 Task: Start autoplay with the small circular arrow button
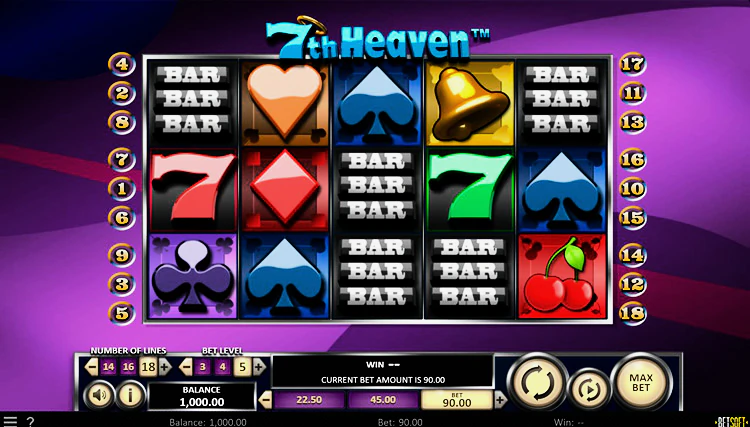pyautogui.click(x=588, y=389)
